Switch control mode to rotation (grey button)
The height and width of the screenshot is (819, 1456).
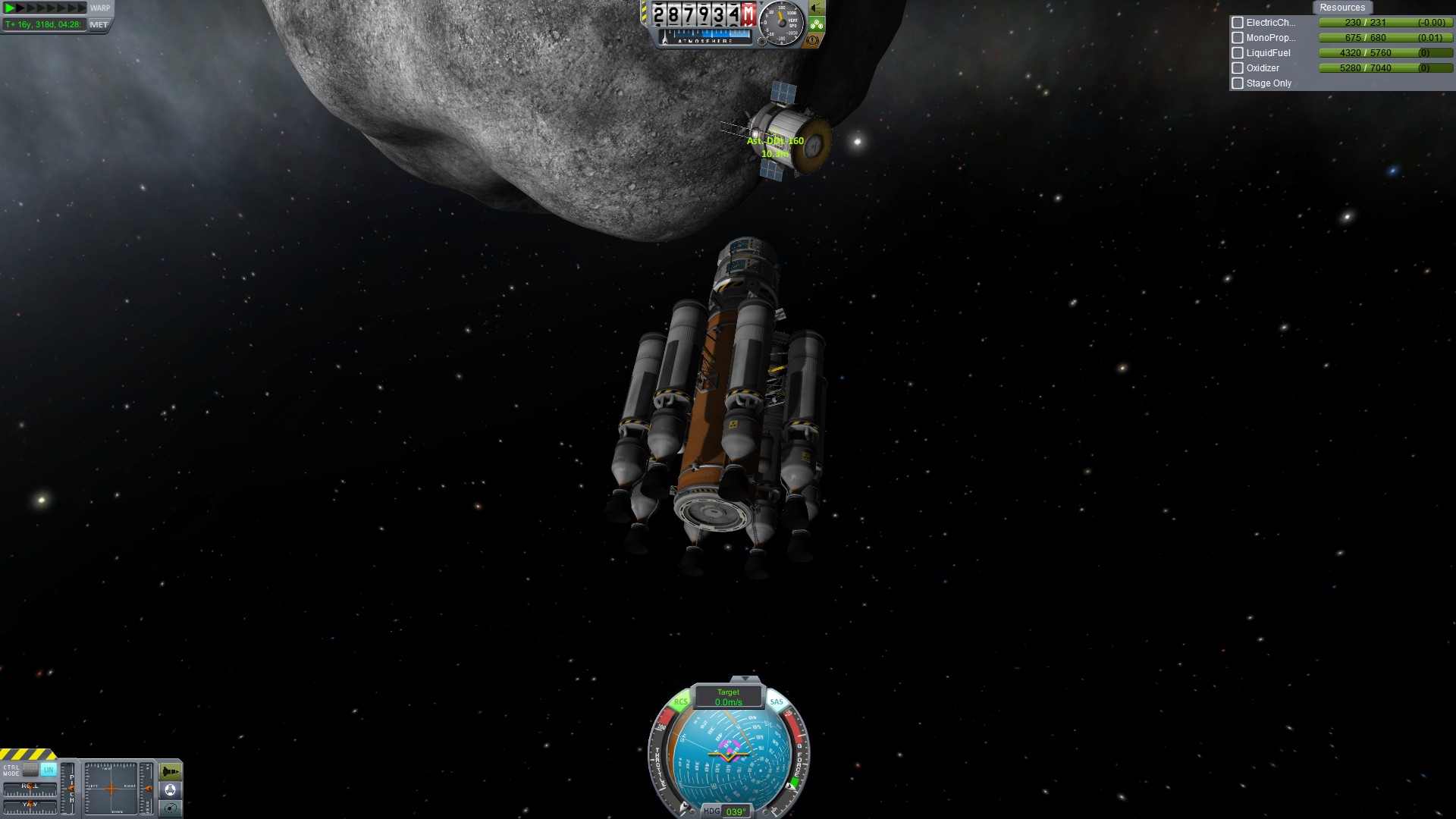click(30, 770)
